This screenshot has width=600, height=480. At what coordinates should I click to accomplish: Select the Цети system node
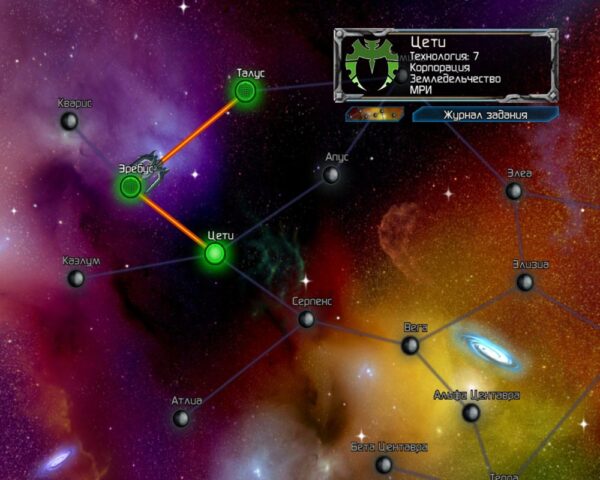tap(215, 253)
